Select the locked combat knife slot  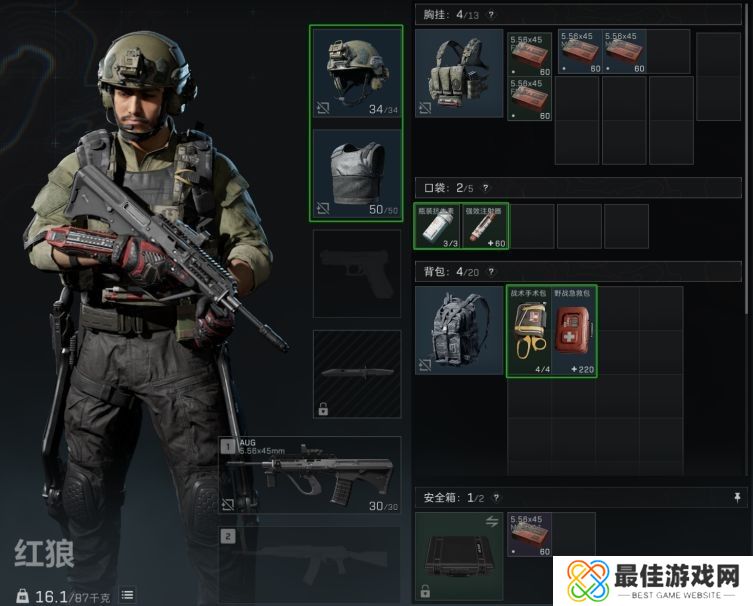tap(356, 374)
